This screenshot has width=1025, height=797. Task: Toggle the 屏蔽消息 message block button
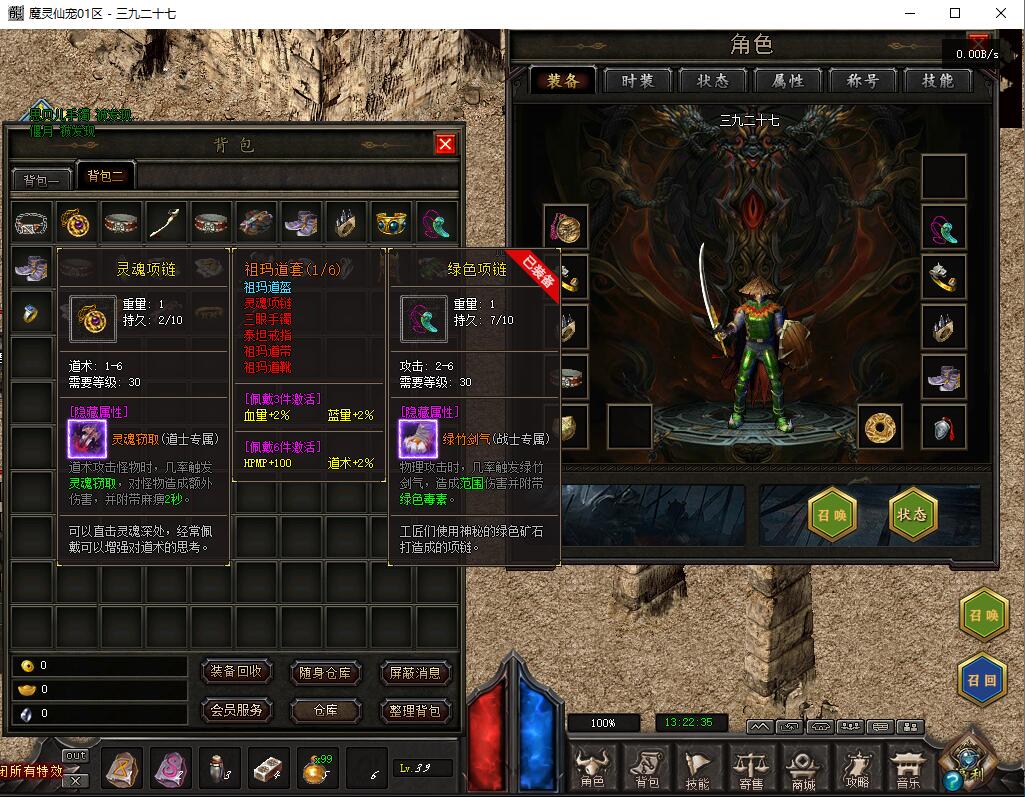[x=415, y=673]
